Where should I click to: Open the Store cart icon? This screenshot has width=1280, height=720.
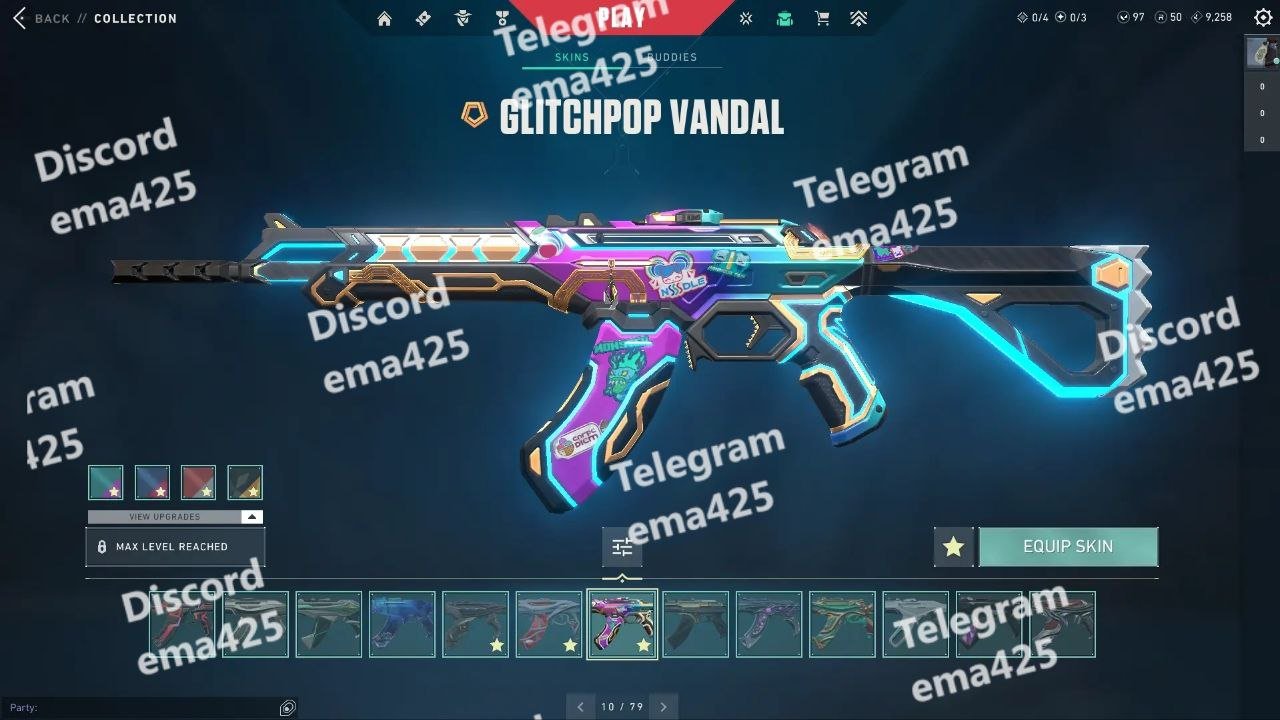coord(822,18)
